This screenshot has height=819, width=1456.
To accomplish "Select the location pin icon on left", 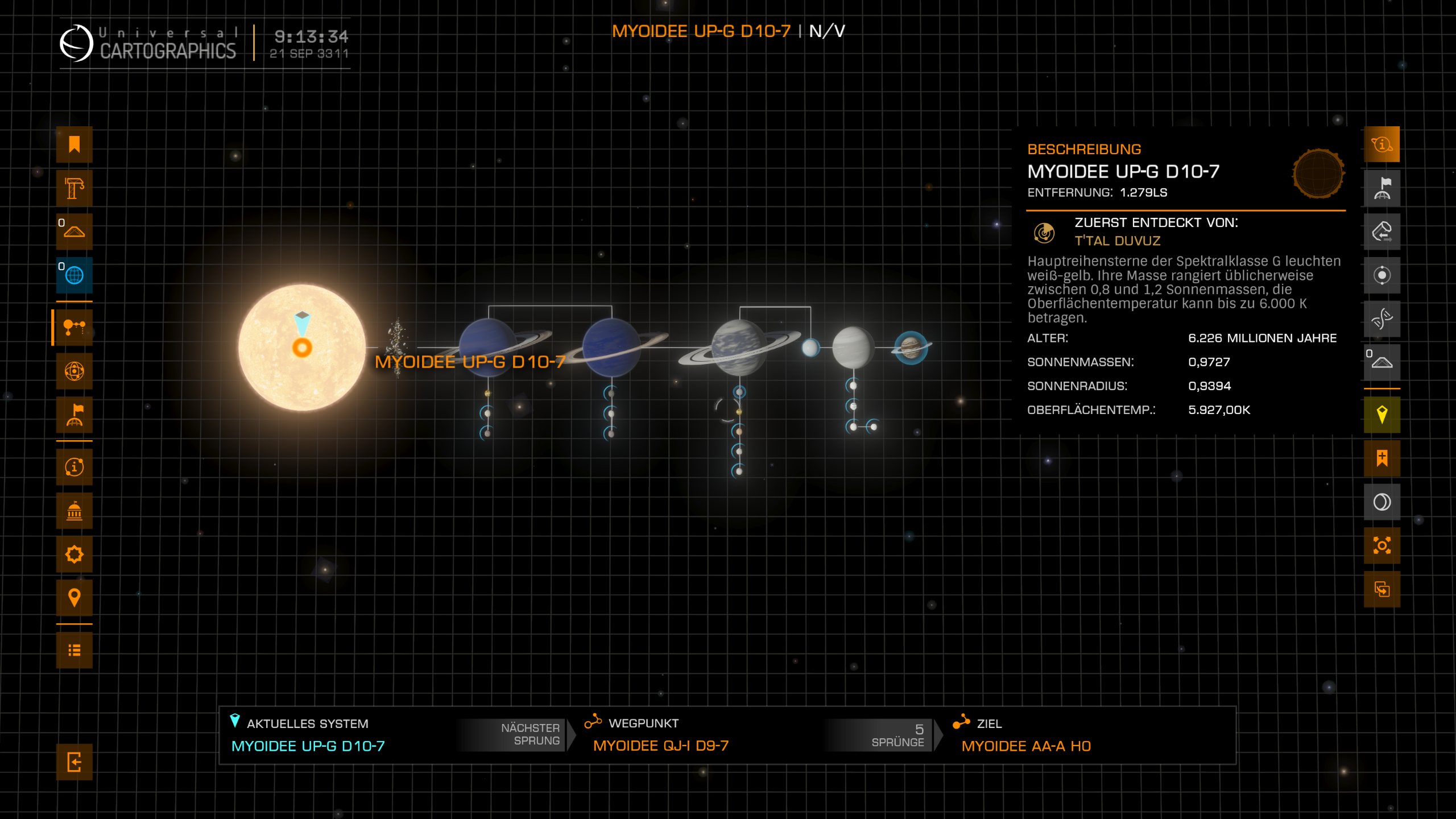I will coord(74,597).
